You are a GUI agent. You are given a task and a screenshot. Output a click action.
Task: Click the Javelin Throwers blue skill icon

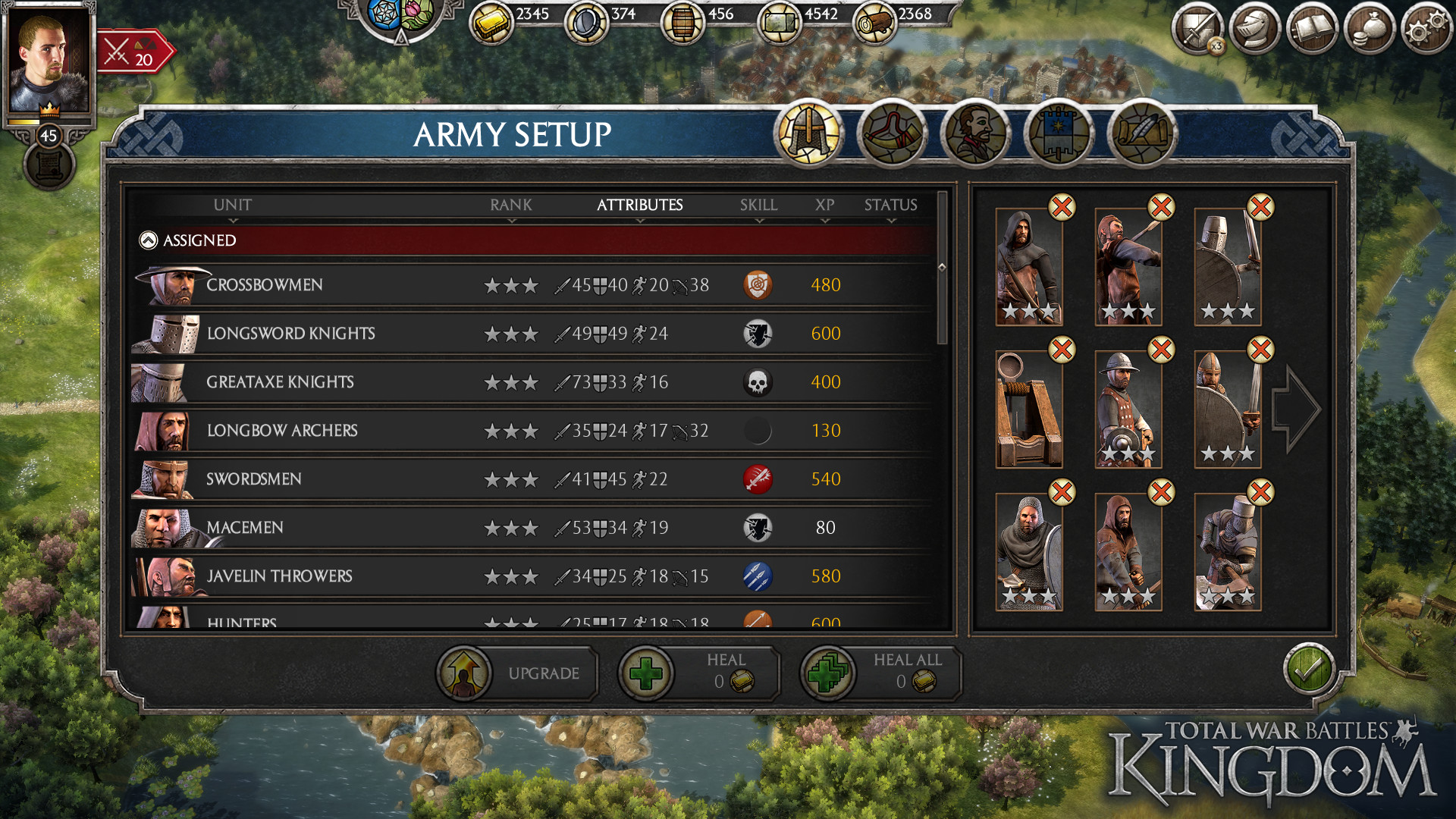[x=759, y=576]
